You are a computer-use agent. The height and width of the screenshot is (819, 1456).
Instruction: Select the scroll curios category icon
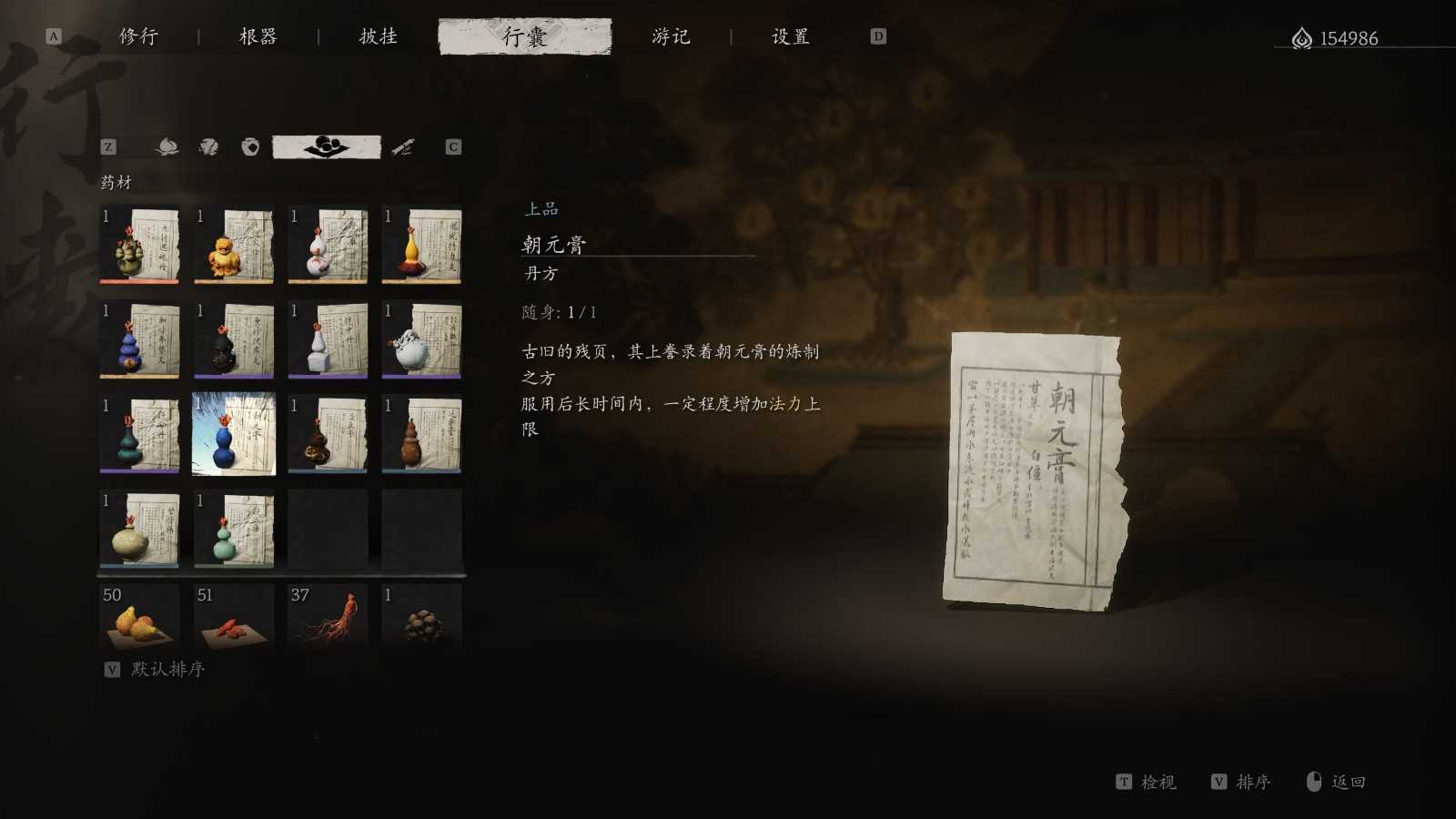(x=403, y=146)
